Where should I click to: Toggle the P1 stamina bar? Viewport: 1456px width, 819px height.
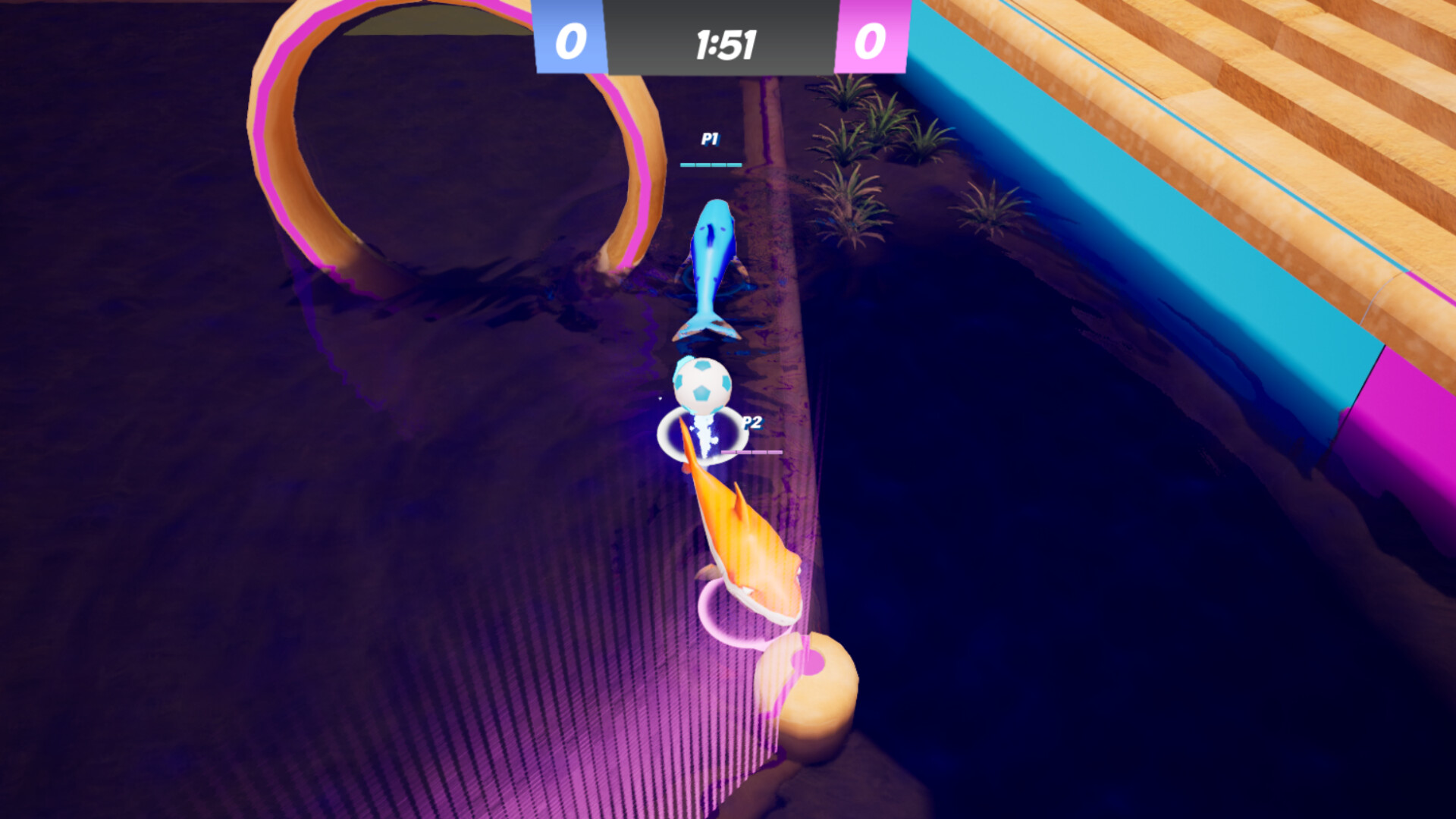click(710, 163)
